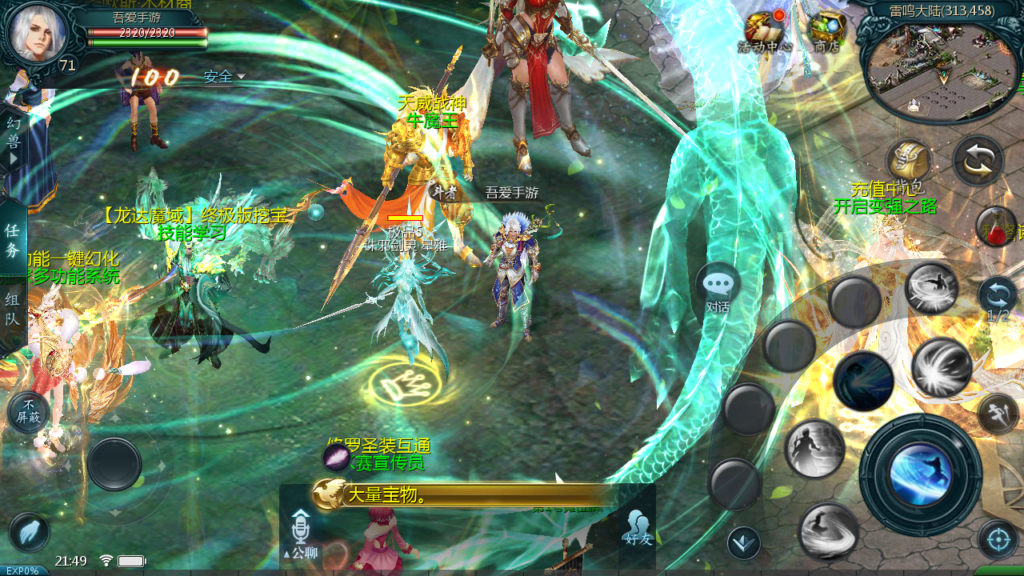Image resolution: width=1024 pixels, height=576 pixels.
Task: Click the swap arrows button below minimap
Action: 978,160
